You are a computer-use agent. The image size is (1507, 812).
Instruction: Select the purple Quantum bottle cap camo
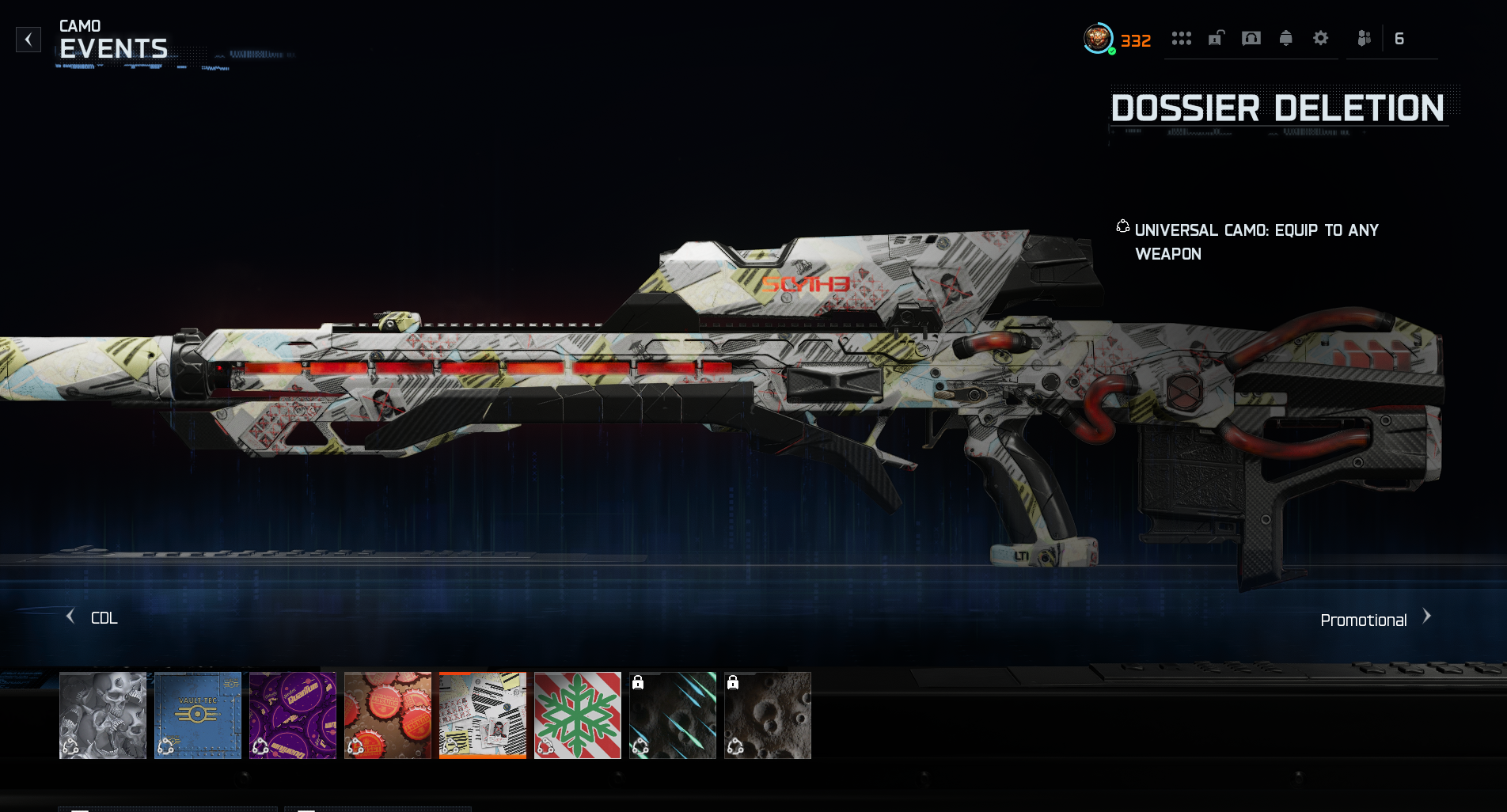293,715
